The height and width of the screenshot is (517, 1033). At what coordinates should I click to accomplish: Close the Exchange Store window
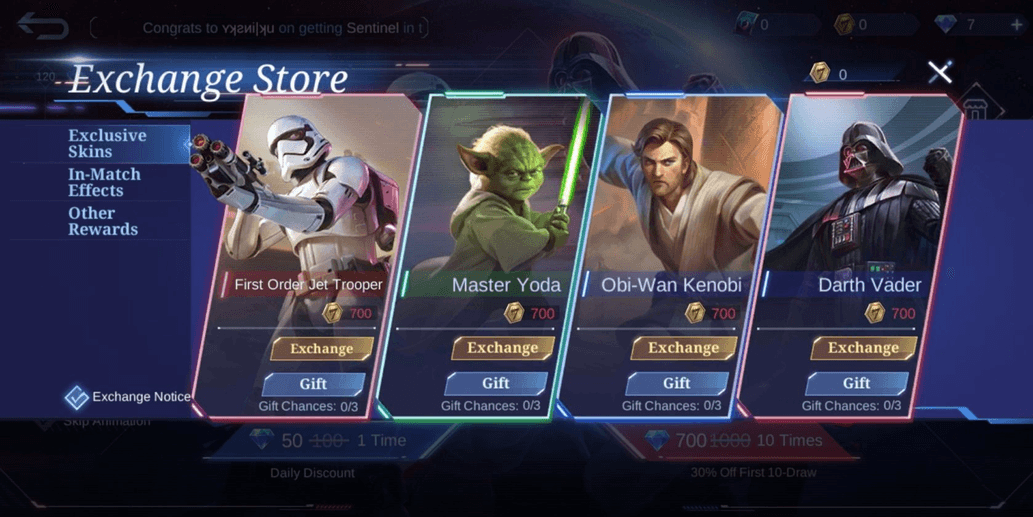coord(939,72)
